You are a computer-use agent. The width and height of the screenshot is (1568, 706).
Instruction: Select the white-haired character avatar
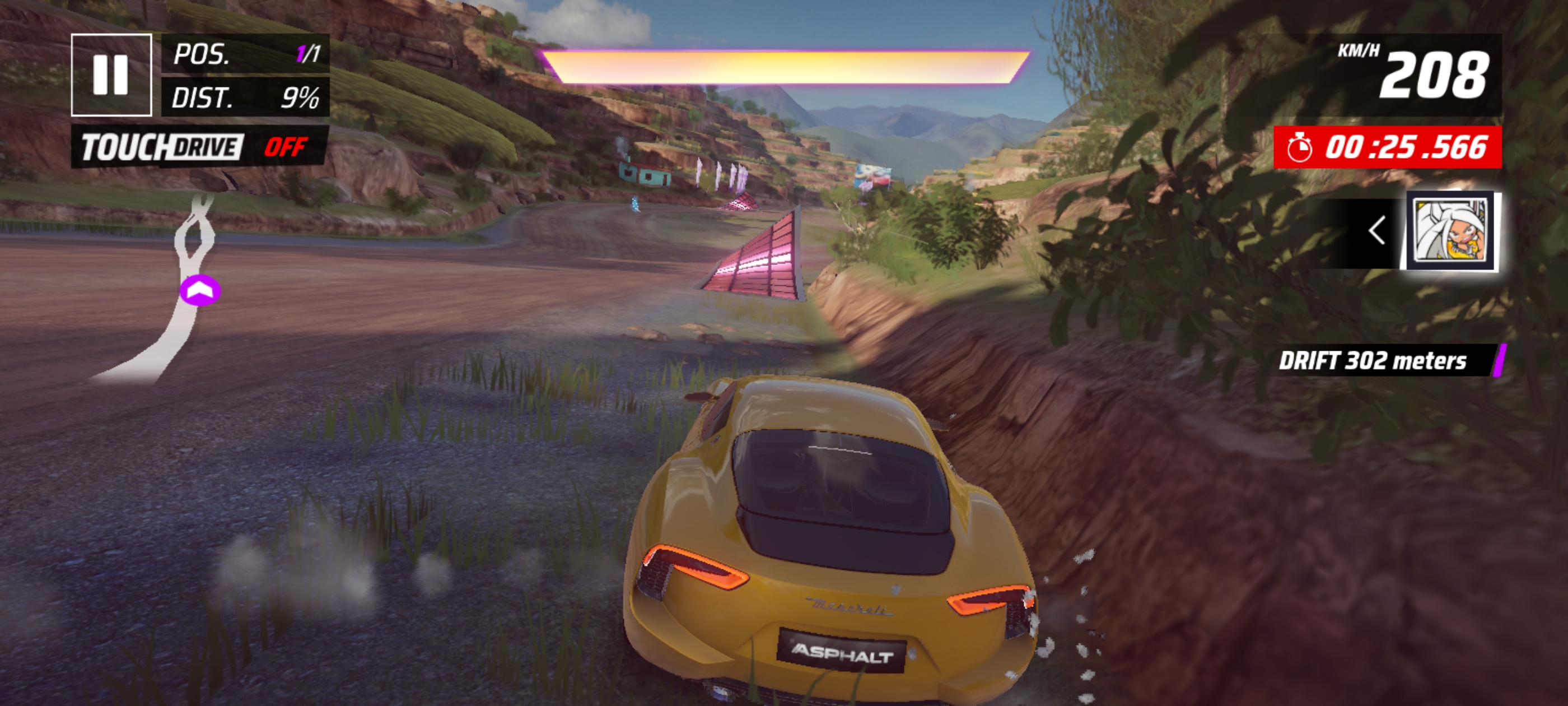1452,232
